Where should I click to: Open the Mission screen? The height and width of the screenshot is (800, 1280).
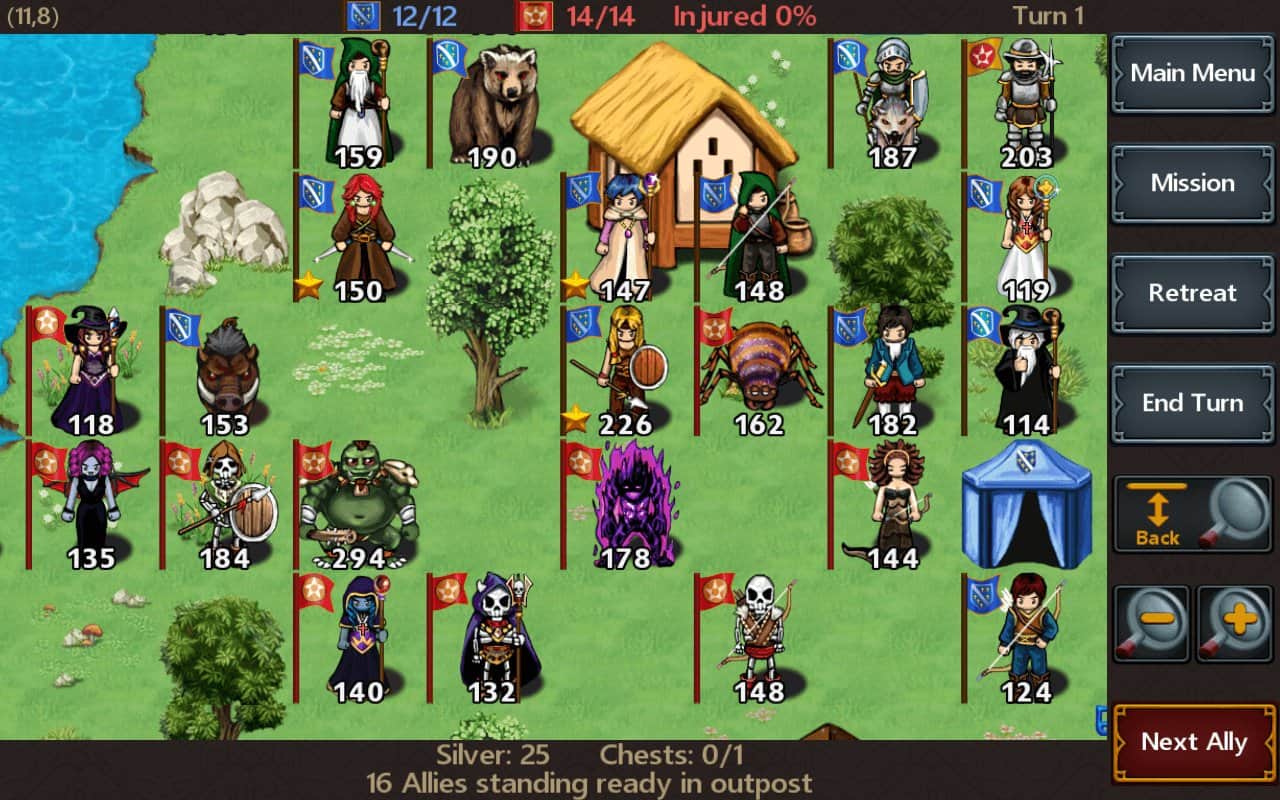pos(1192,184)
